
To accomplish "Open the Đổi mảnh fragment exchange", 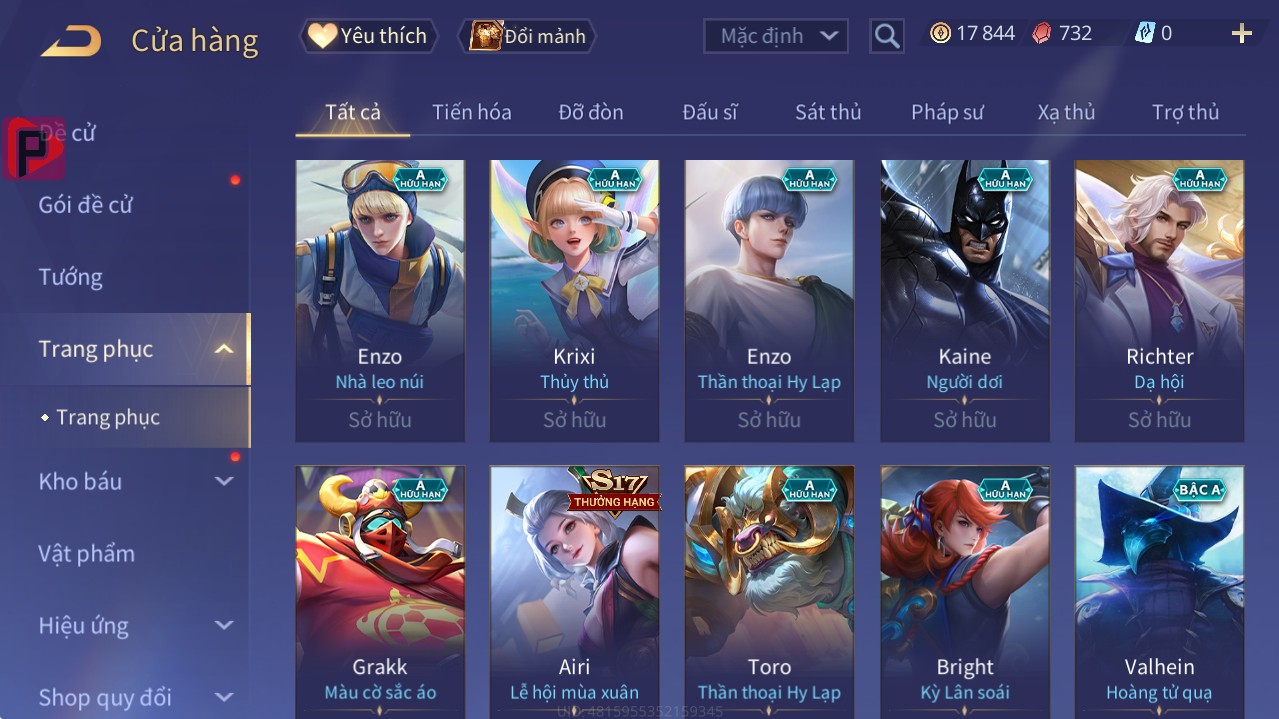I will 528,36.
